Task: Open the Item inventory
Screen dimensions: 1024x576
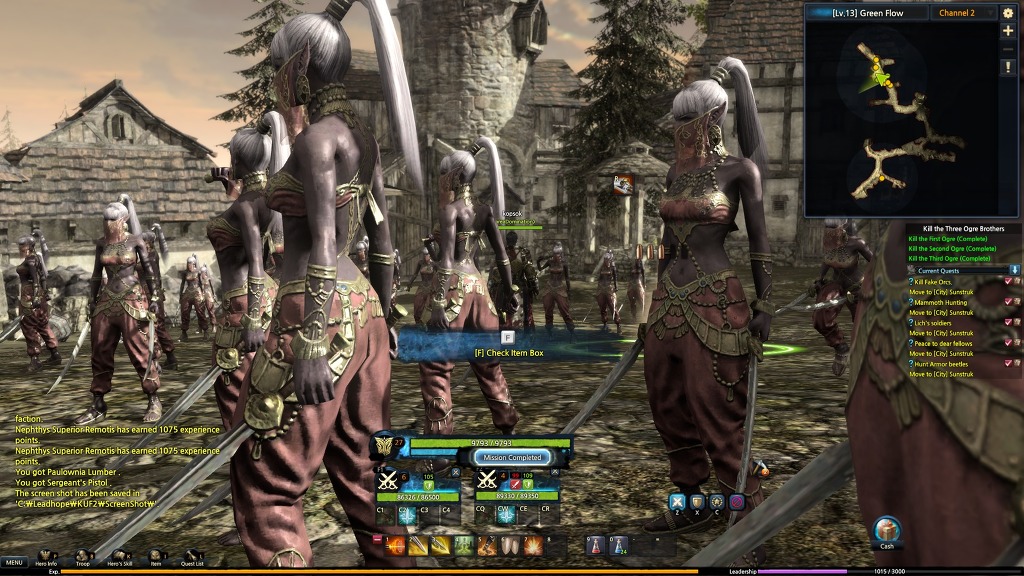Action: (x=155, y=555)
